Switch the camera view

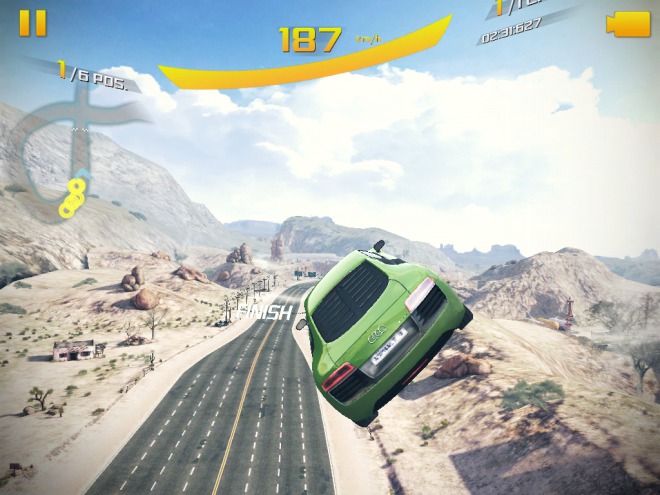[x=628, y=24]
